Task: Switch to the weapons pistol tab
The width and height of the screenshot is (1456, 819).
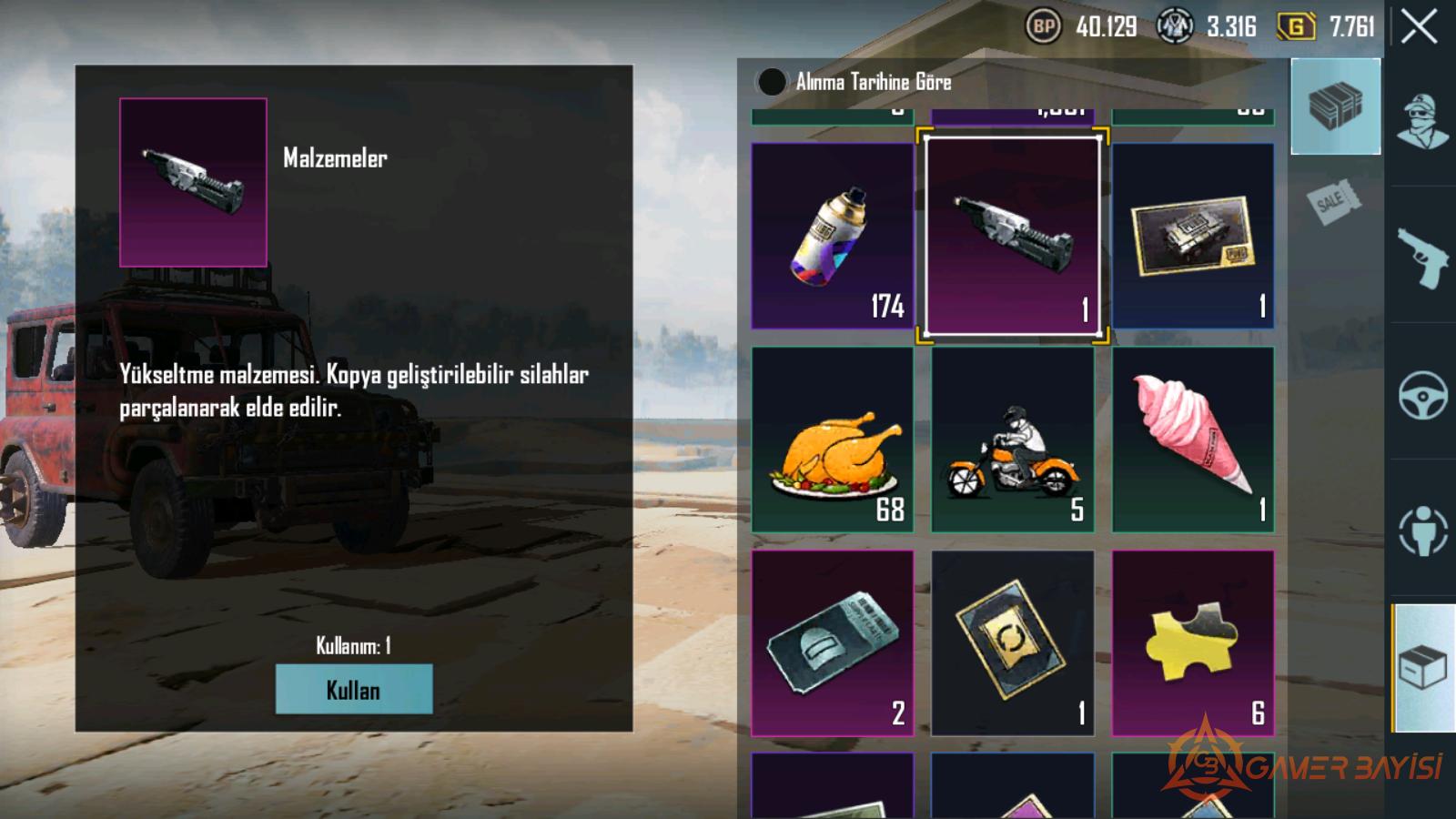Action: tap(1422, 257)
